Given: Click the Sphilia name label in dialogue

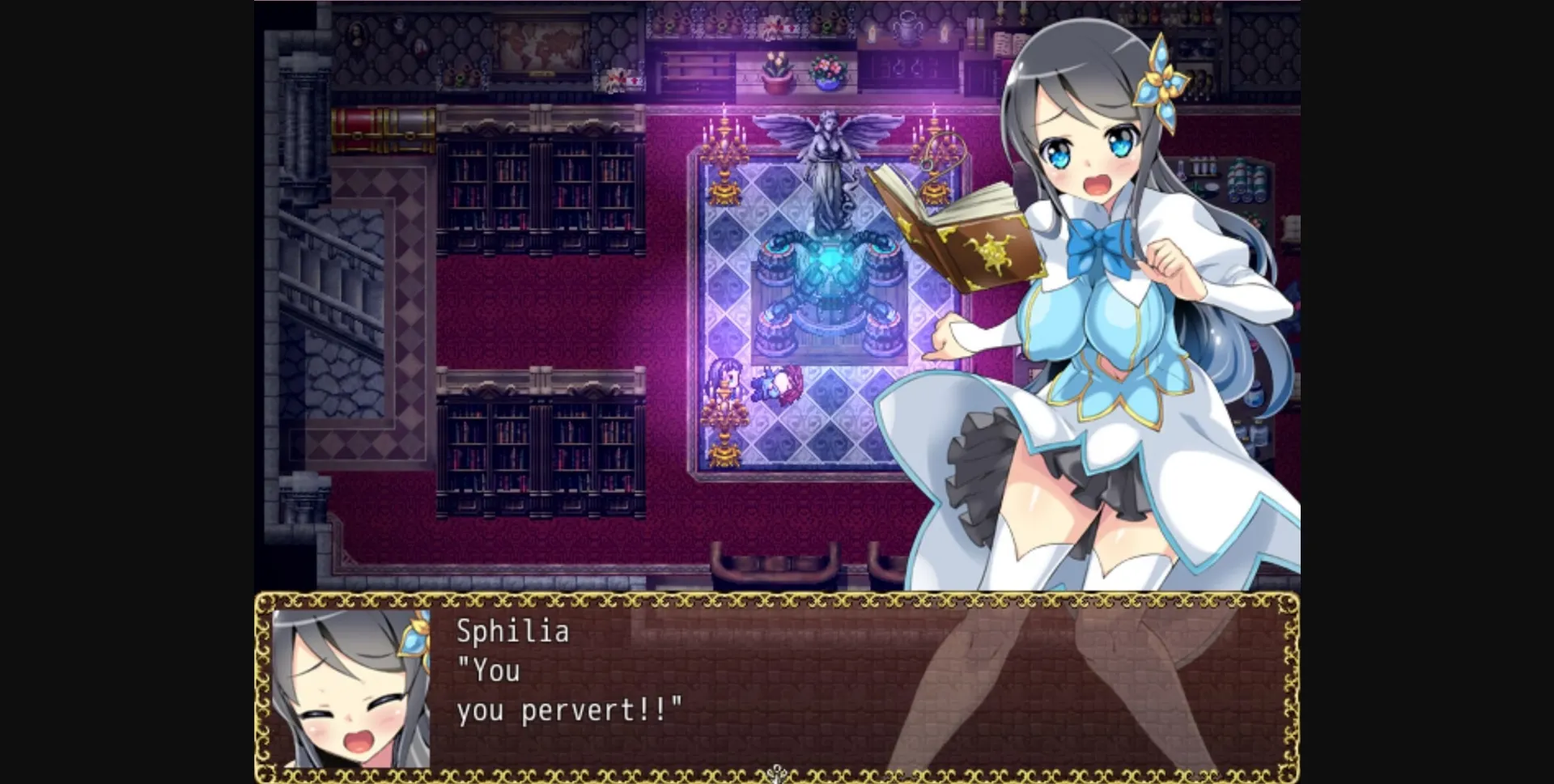Looking at the screenshot, I should point(512,632).
